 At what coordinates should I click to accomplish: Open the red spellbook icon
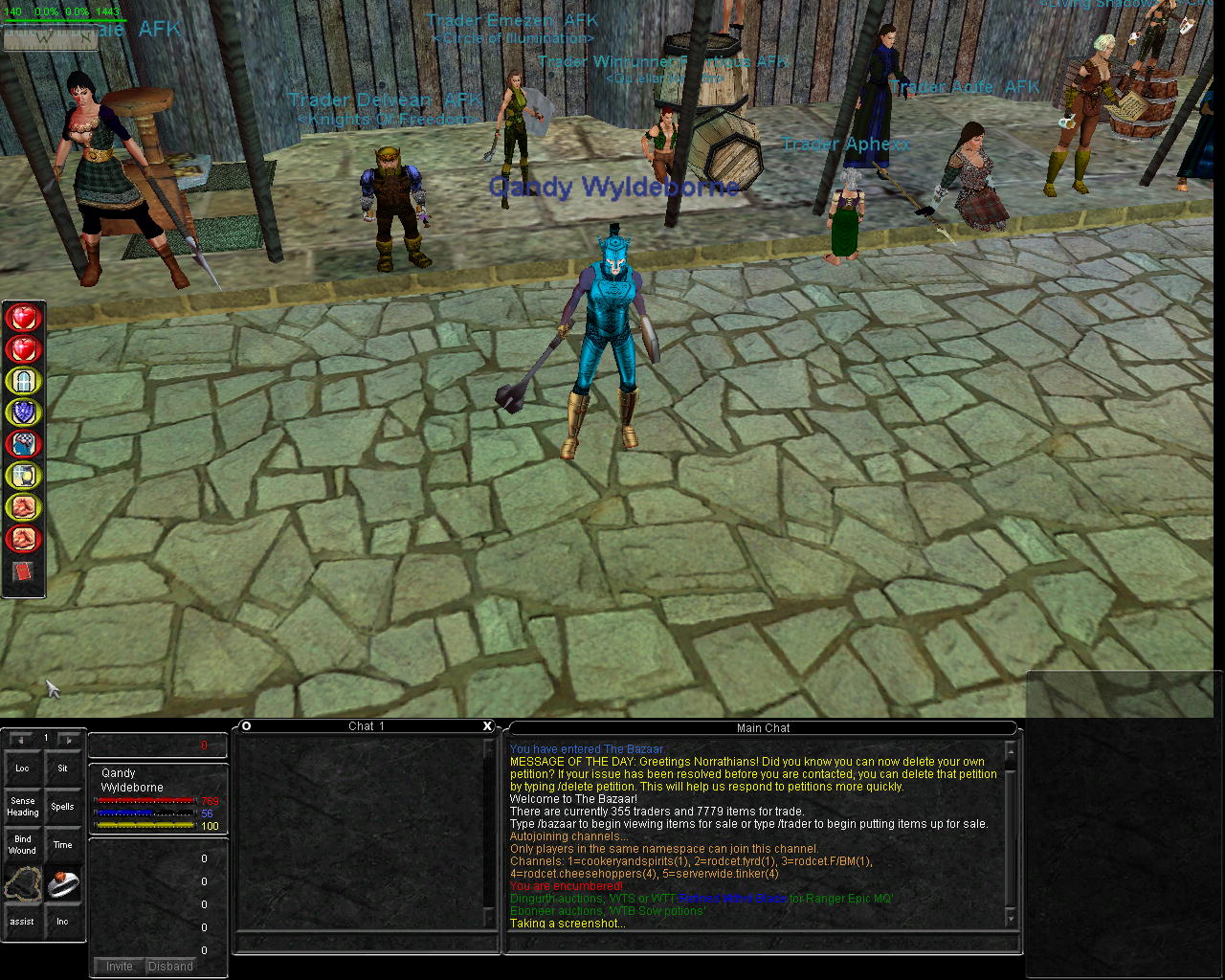[23, 572]
